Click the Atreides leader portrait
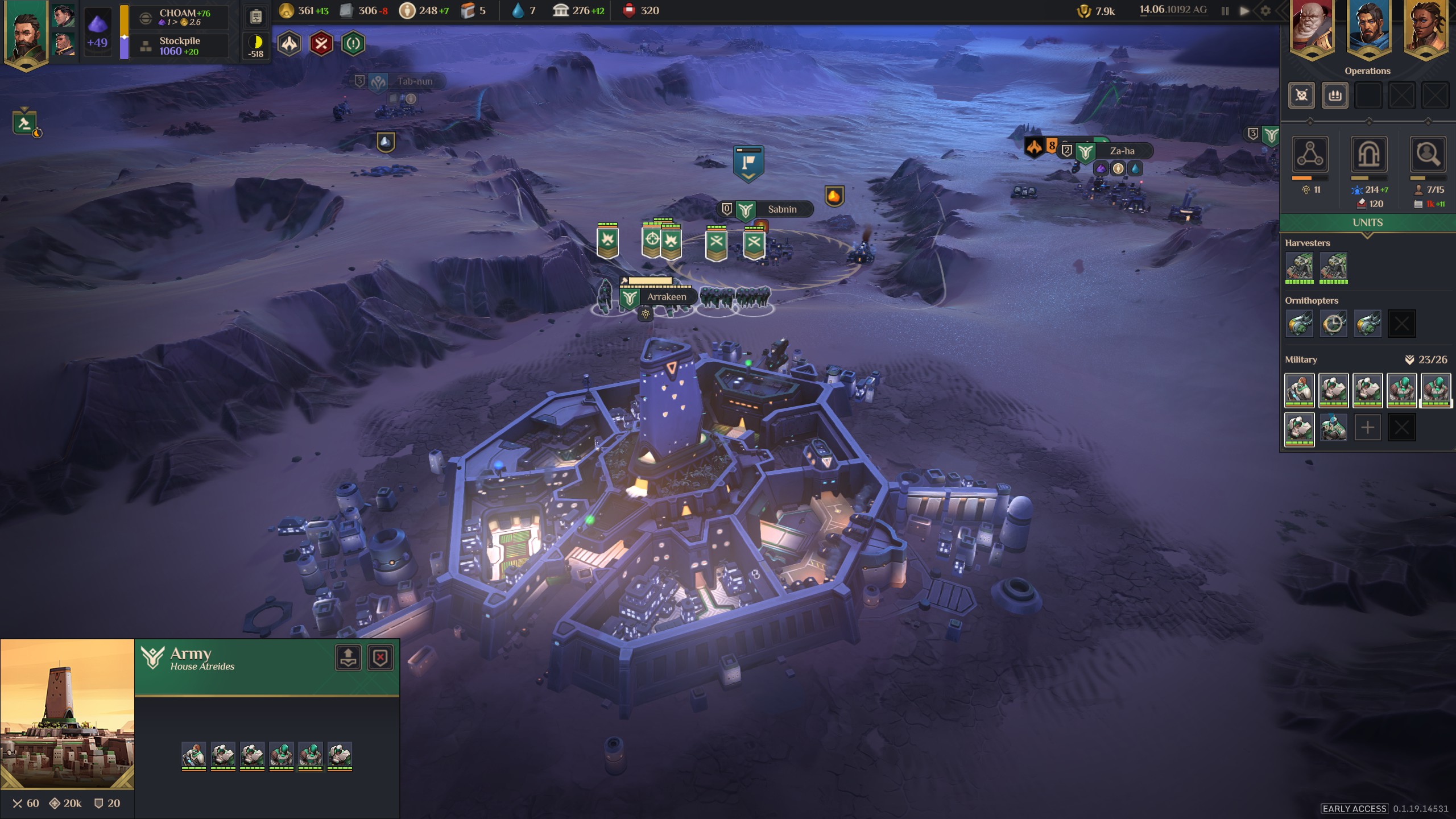The width and height of the screenshot is (1456, 819). [x=26, y=35]
